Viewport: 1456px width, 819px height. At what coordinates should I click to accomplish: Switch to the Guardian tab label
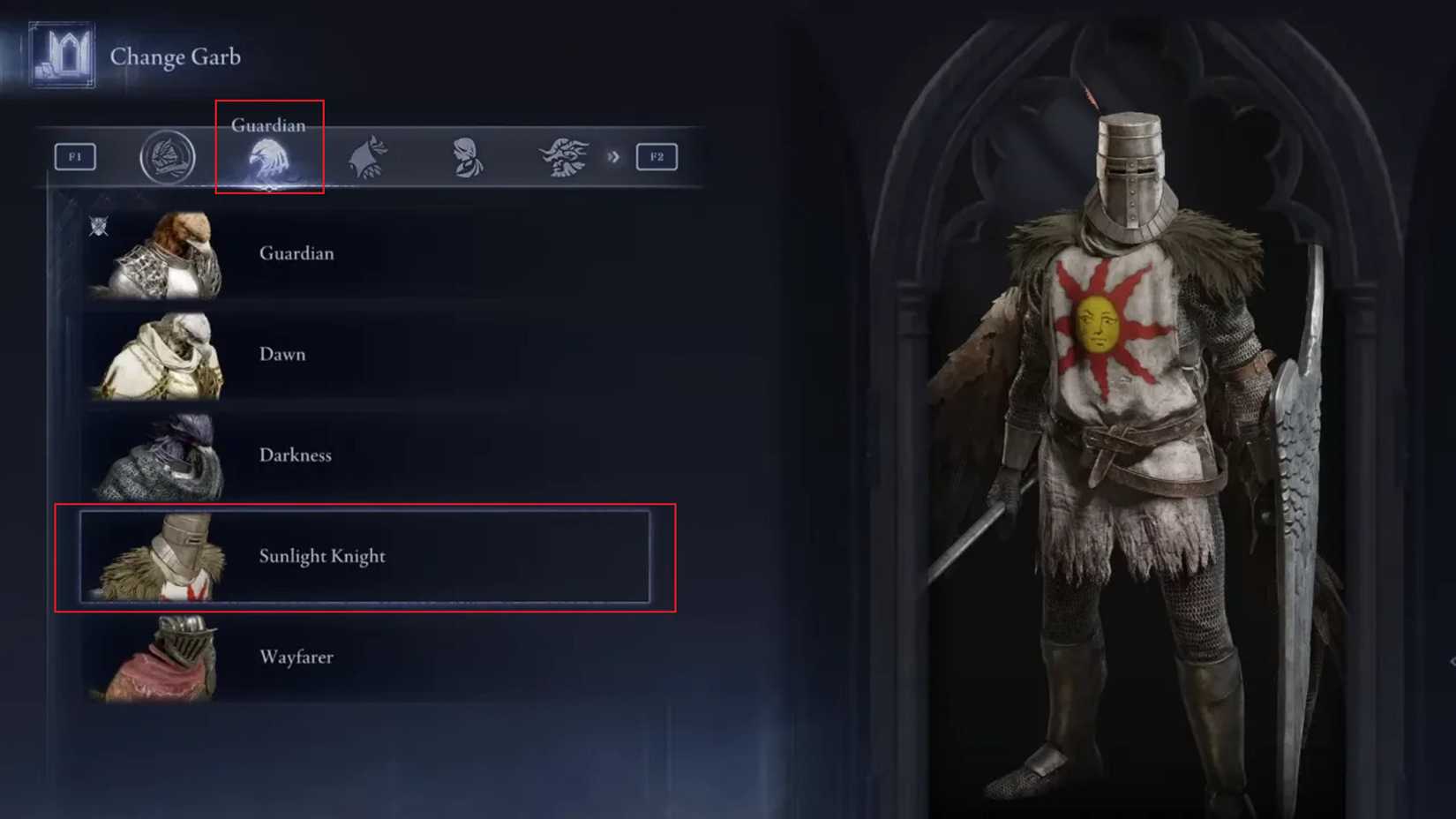coord(267,125)
